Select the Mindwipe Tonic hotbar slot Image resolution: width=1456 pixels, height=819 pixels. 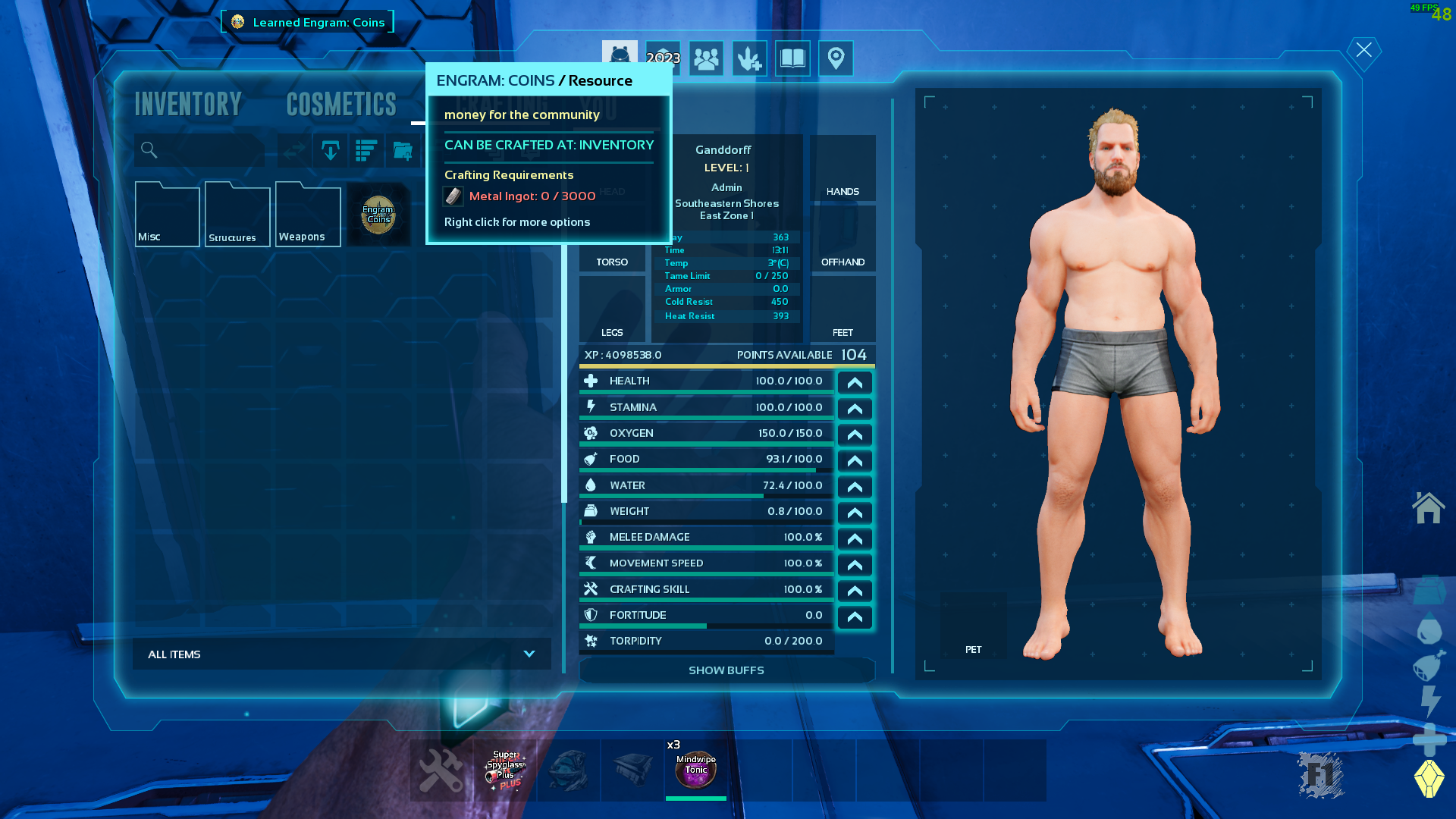696,770
